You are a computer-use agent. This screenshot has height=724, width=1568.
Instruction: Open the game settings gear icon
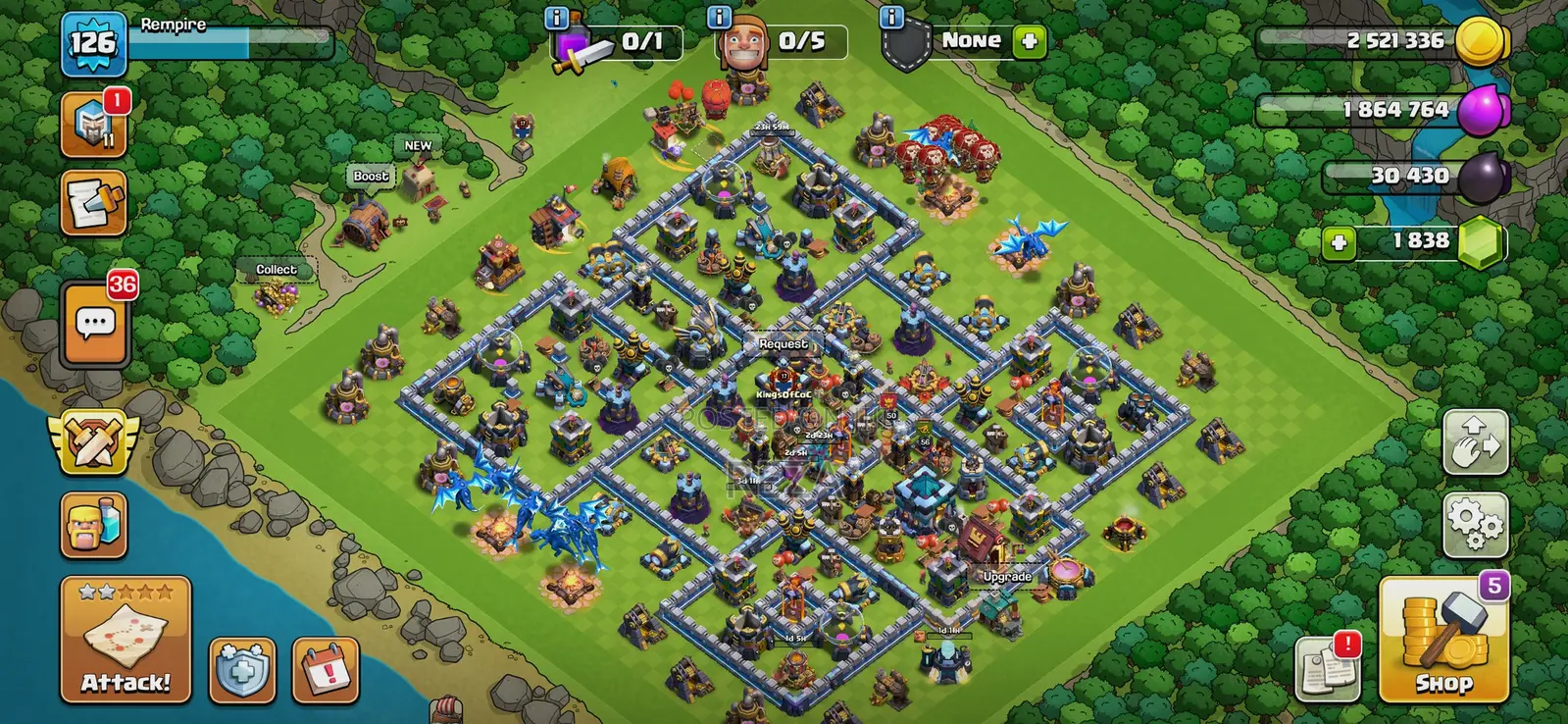point(1476,523)
